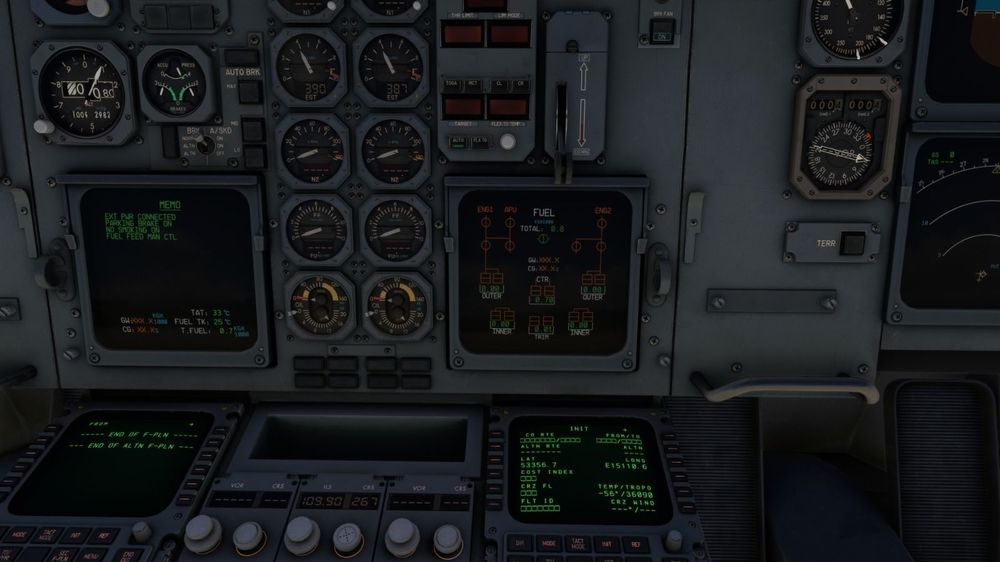Push the FLX TO button
This screenshot has width=1000, height=562.
480,142
